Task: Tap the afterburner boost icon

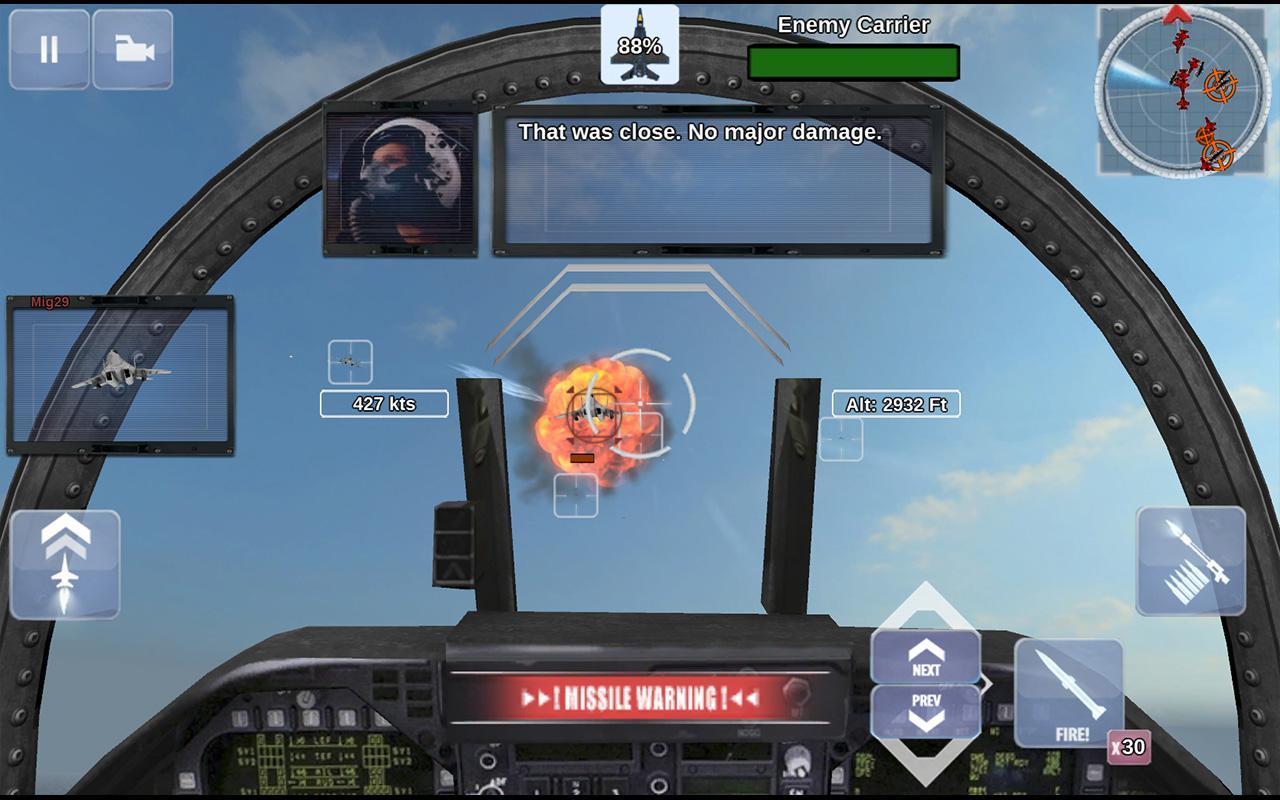Action: pos(64,563)
